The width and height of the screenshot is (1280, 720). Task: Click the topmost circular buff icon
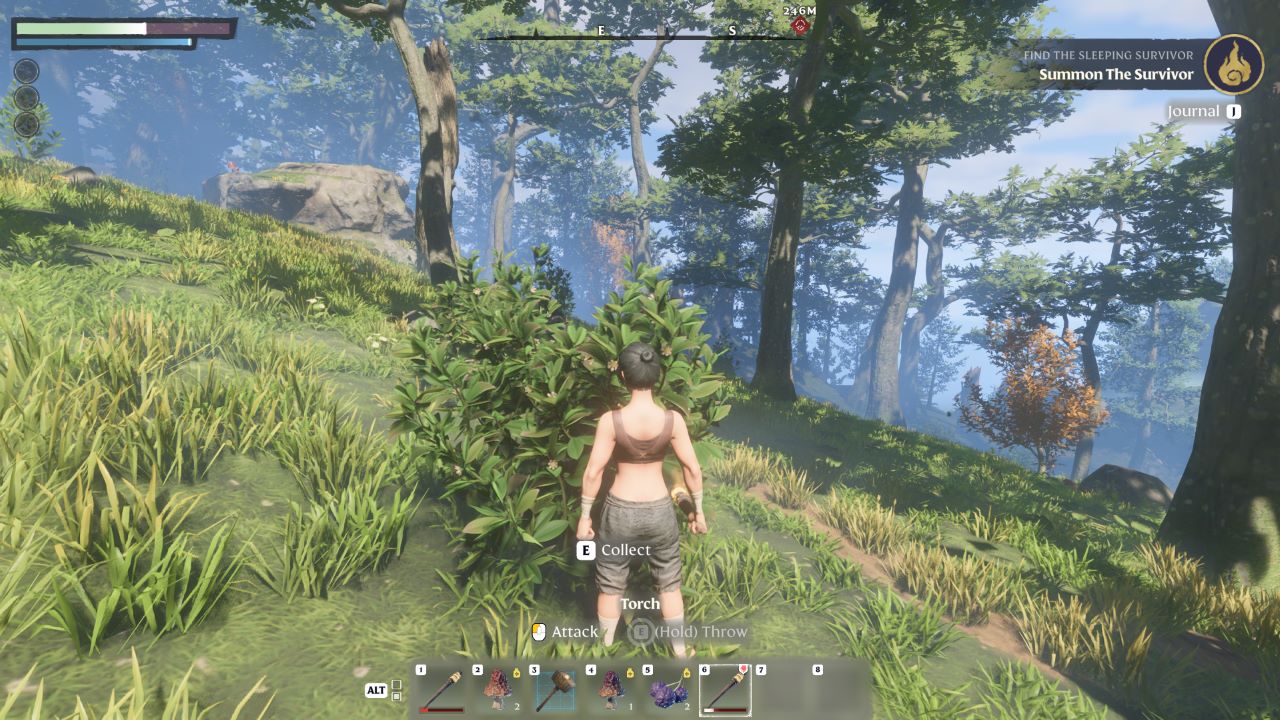26,71
